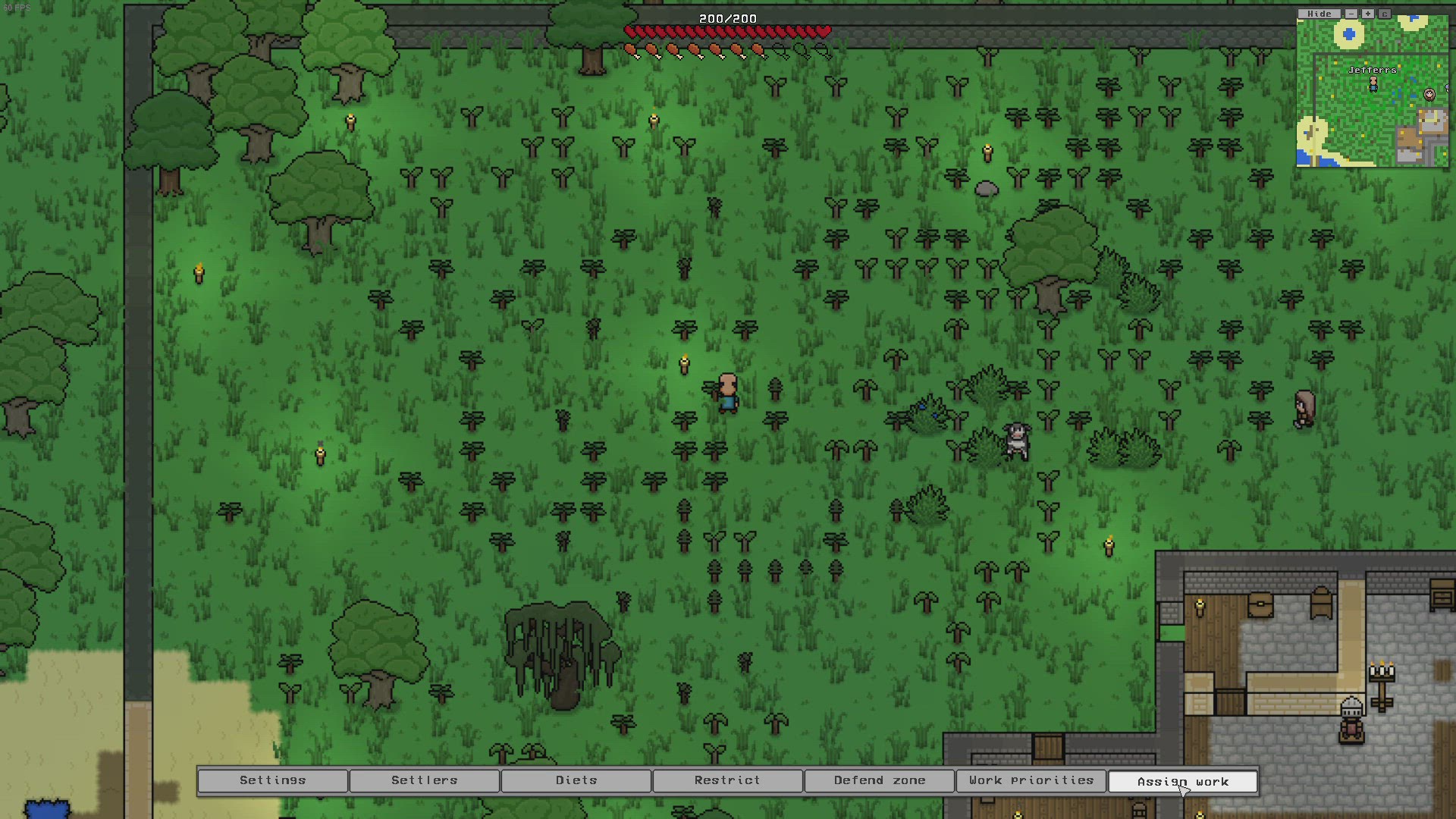Hide the minimap
Viewport: 1456px width, 819px height.
(x=1319, y=13)
